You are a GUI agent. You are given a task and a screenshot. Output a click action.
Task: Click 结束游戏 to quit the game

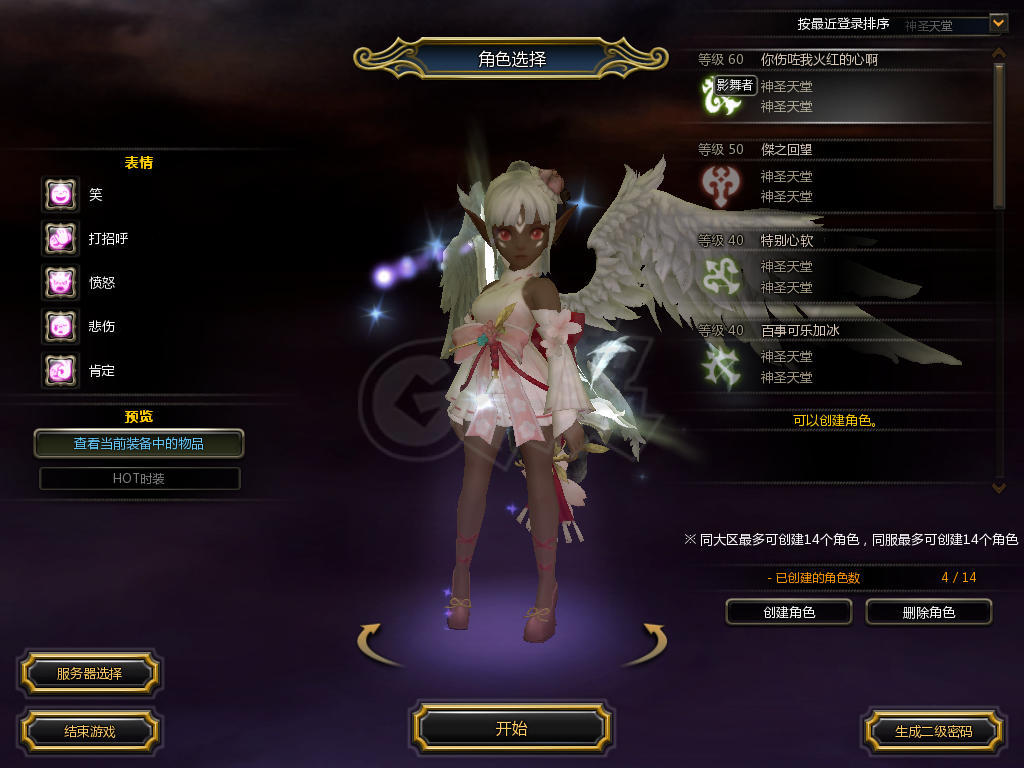pos(89,731)
